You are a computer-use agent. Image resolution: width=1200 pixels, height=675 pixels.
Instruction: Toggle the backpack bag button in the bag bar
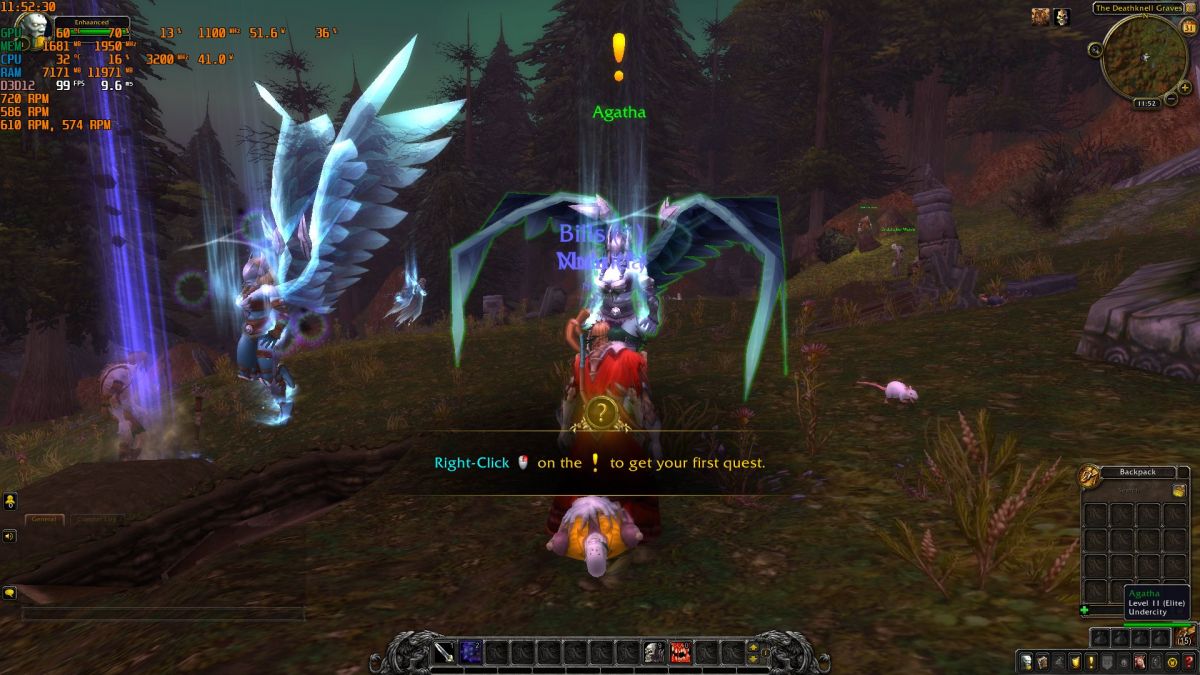pos(1182,637)
